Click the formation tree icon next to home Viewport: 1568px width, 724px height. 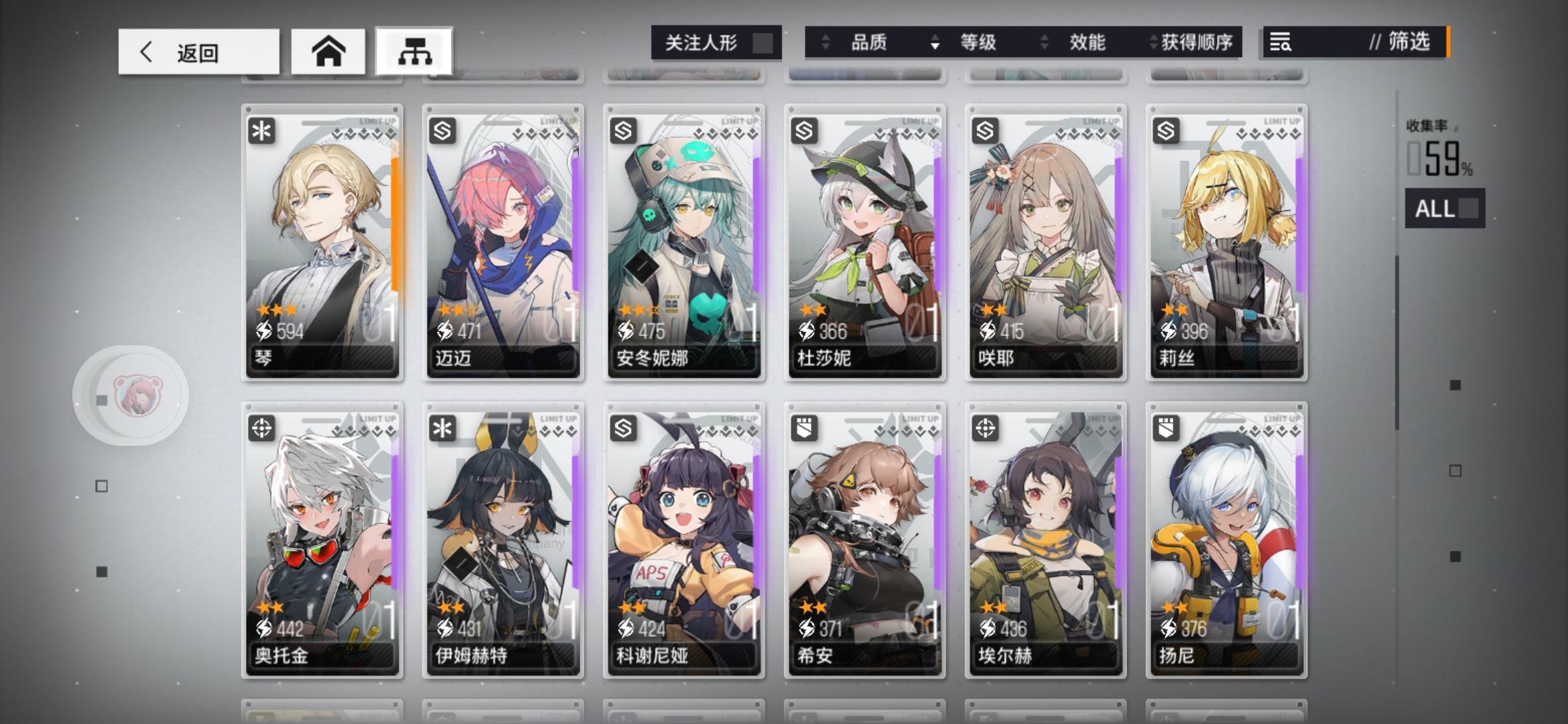[415, 50]
